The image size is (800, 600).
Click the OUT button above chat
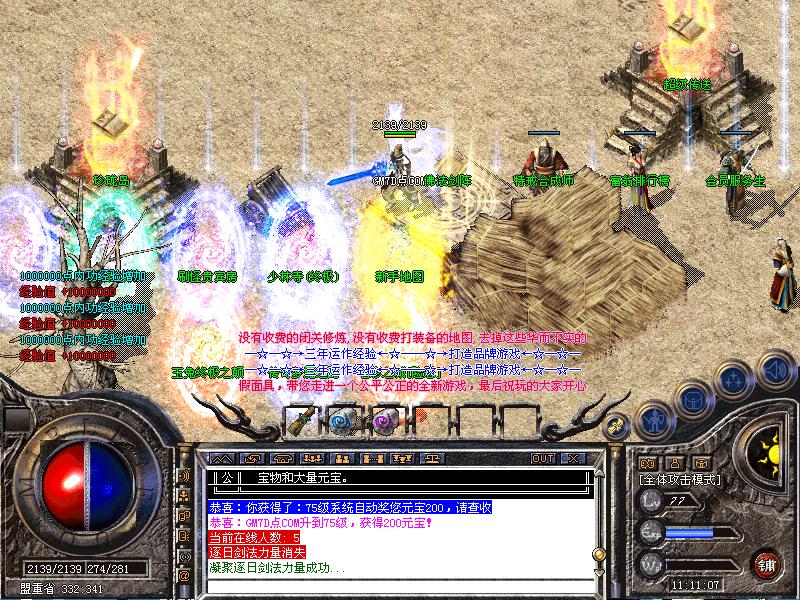click(x=543, y=458)
